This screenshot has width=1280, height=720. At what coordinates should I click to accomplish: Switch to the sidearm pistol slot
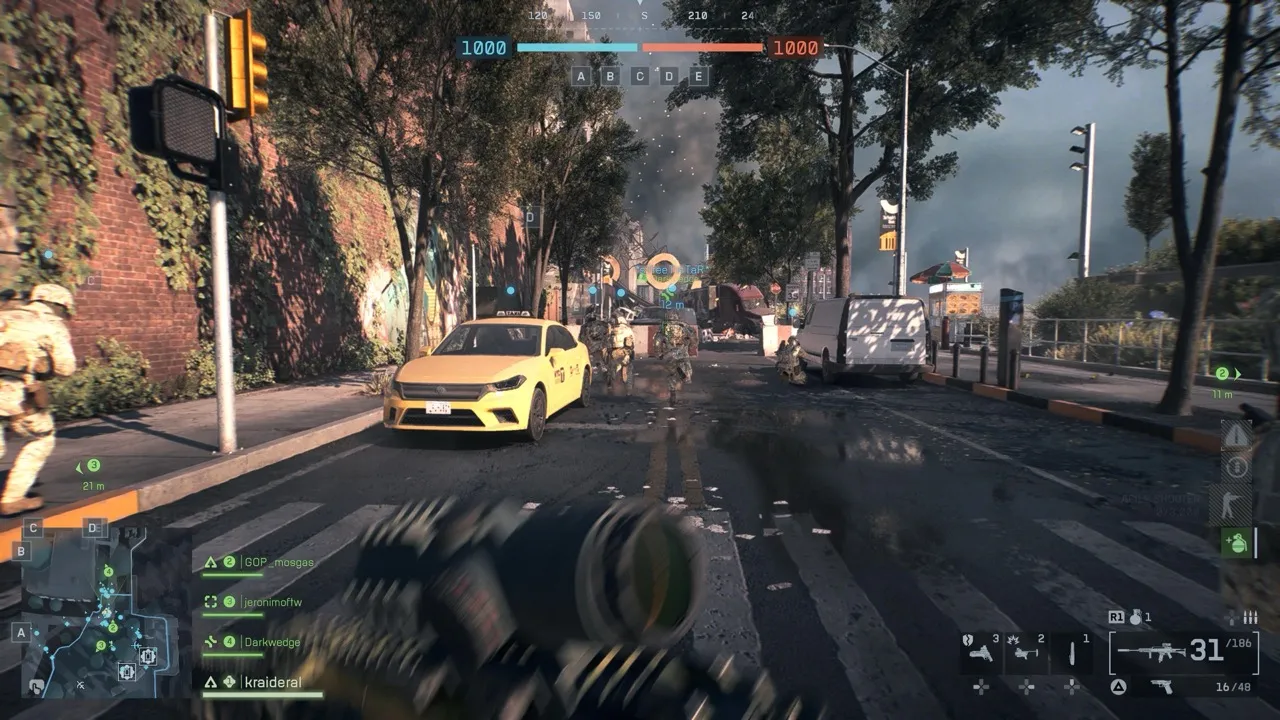tap(1161, 686)
